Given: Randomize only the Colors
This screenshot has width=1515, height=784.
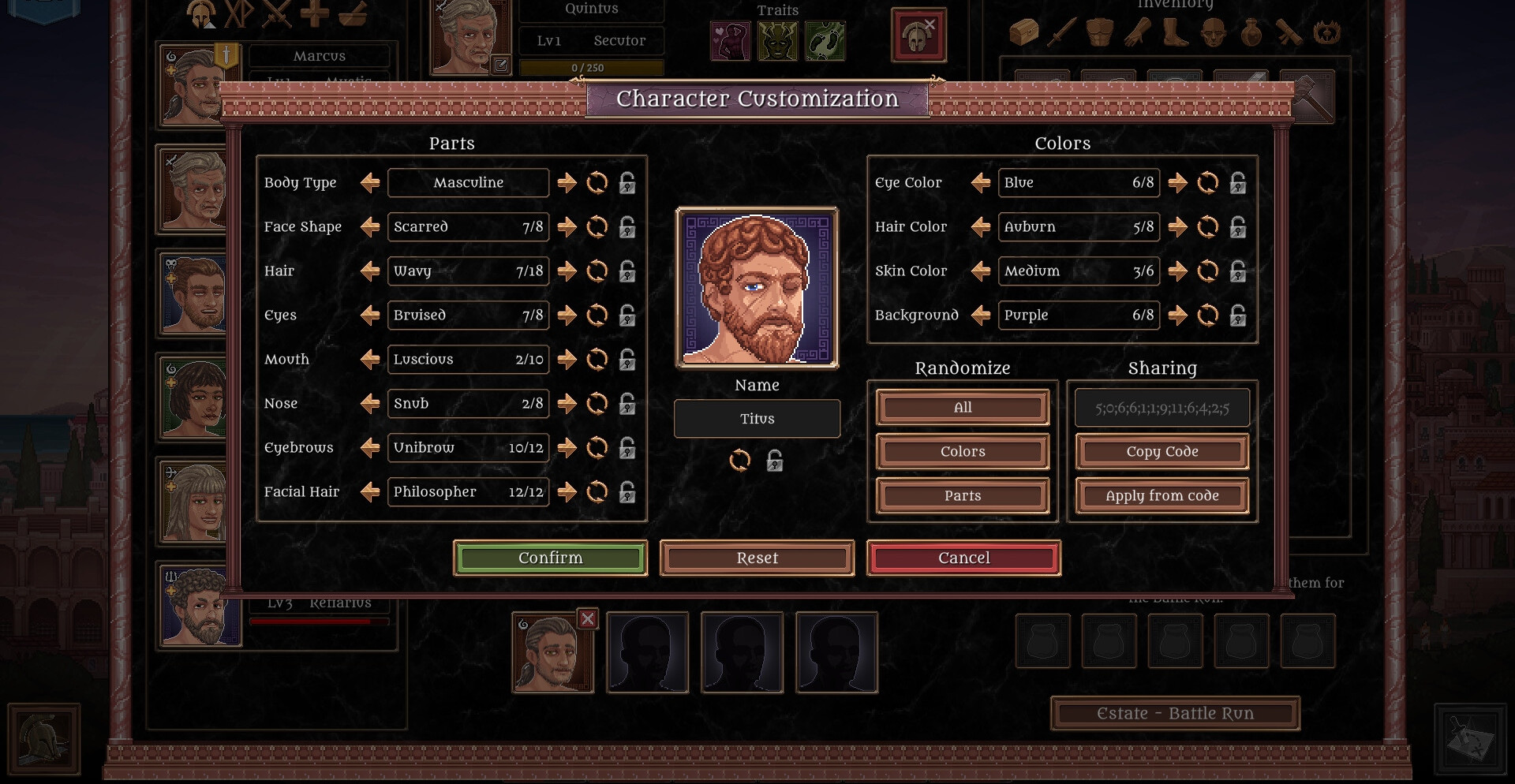Looking at the screenshot, I should (962, 452).
